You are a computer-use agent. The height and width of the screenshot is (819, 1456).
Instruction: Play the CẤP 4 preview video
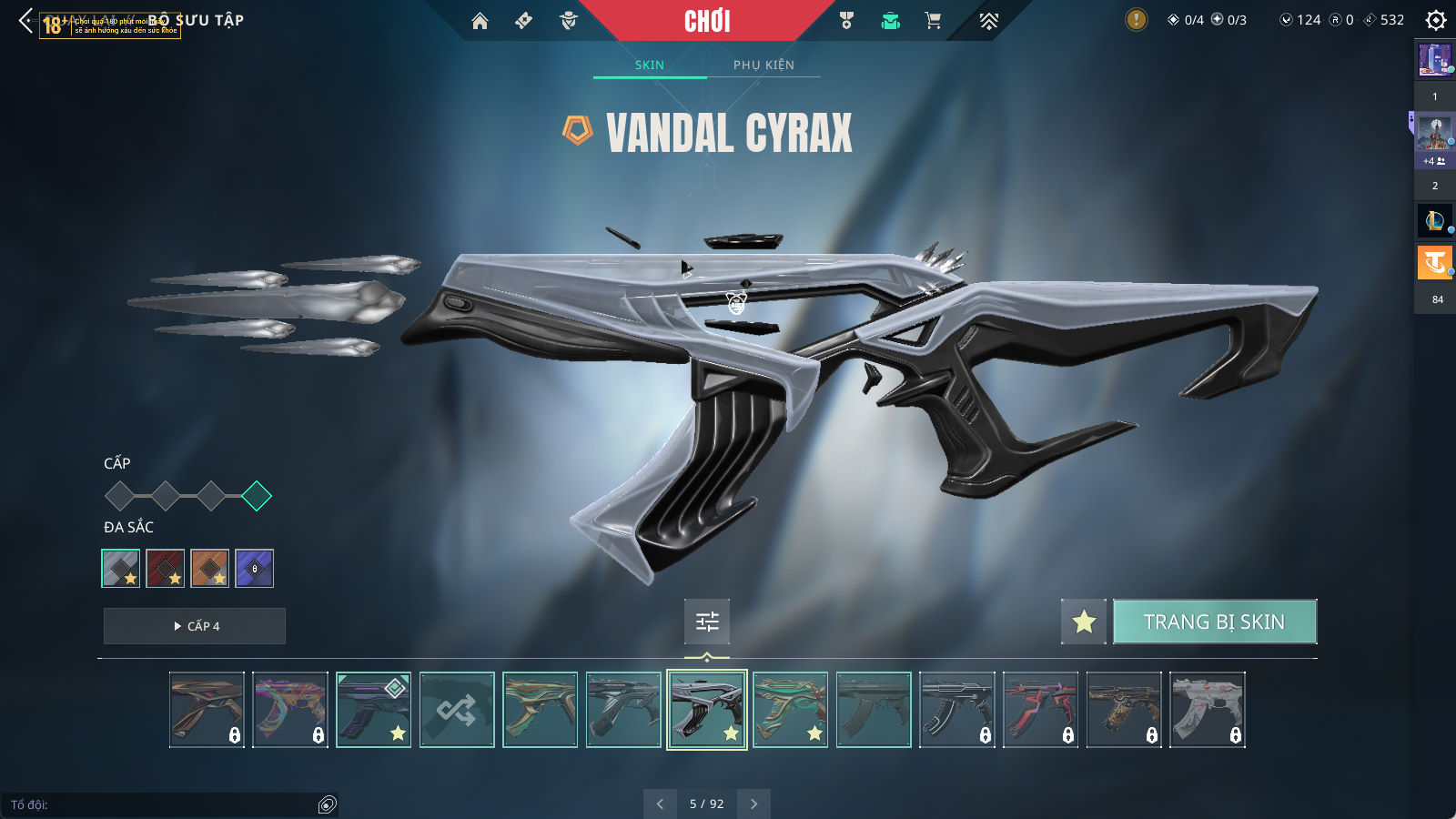click(195, 626)
